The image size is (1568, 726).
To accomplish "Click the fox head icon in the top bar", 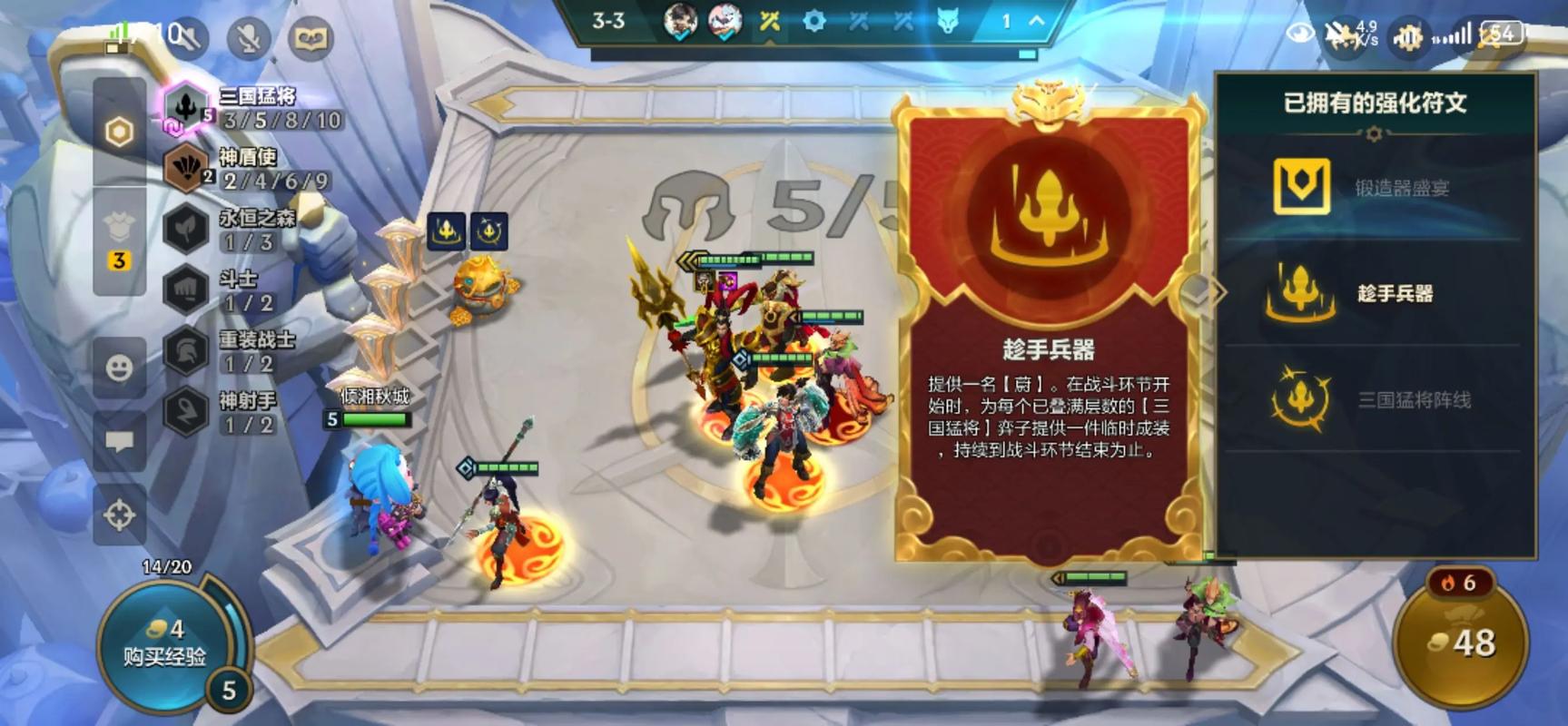I will click(x=946, y=20).
